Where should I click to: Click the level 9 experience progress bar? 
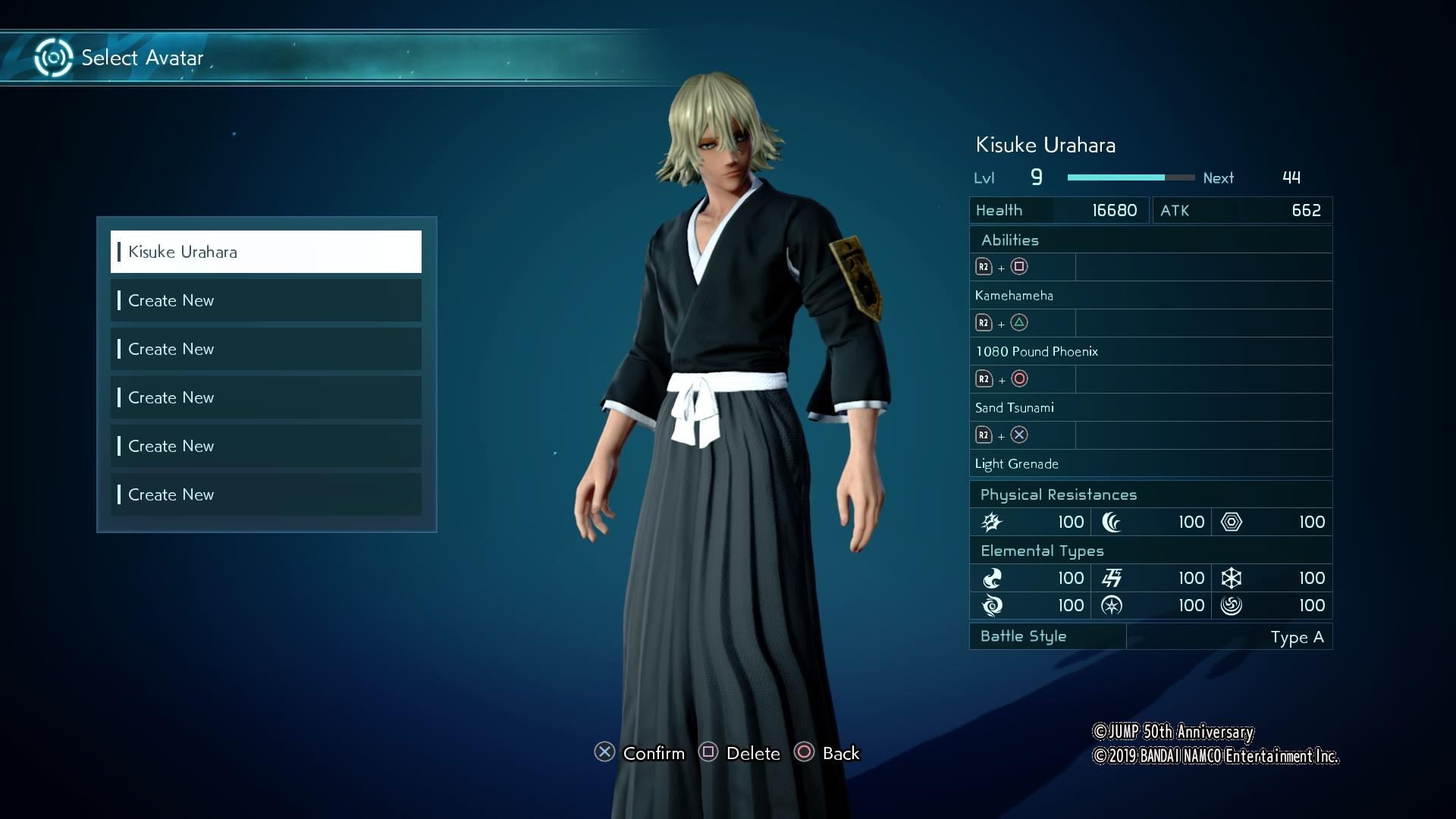tap(1130, 177)
